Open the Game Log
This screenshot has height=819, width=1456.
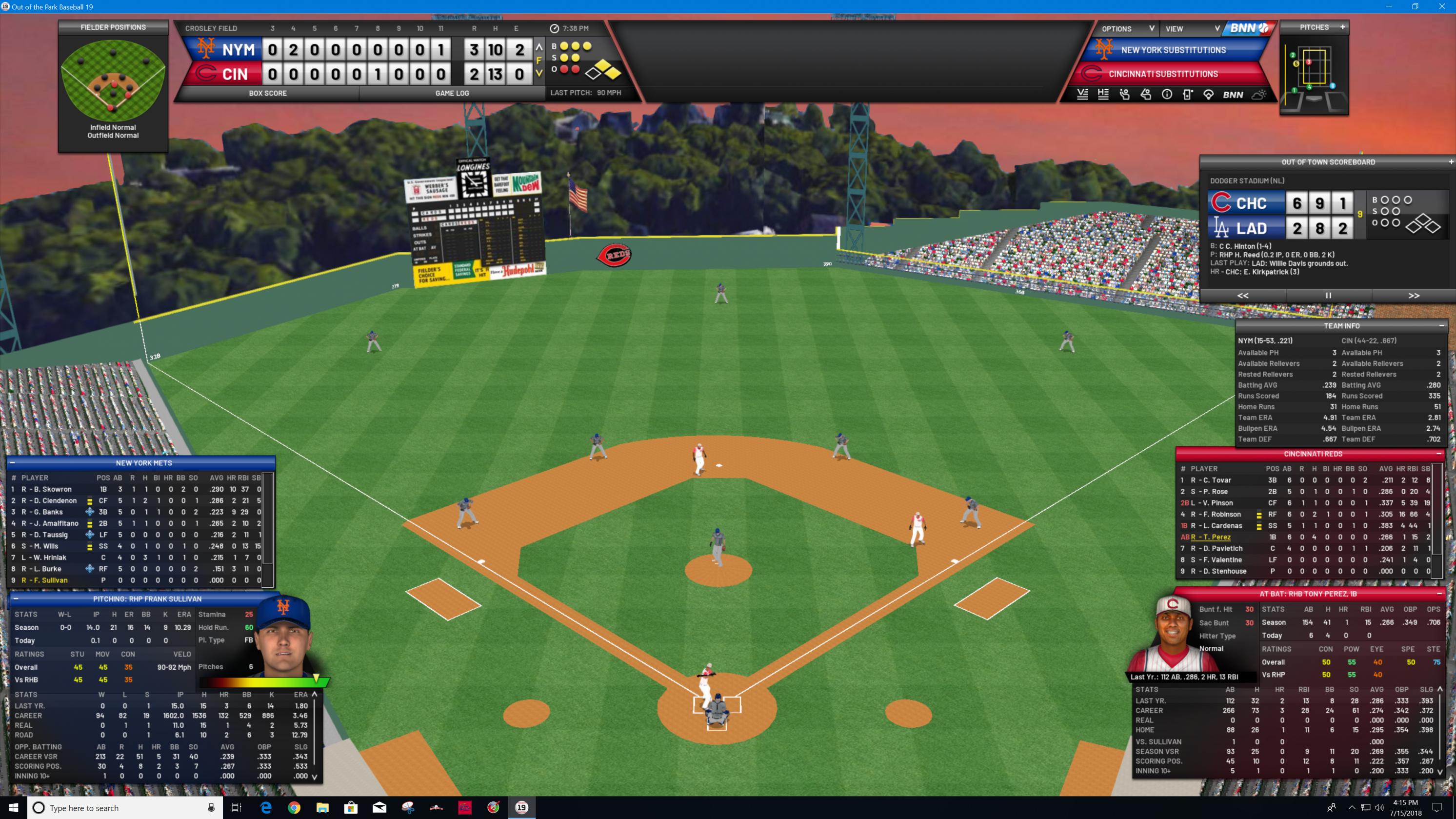(x=452, y=93)
